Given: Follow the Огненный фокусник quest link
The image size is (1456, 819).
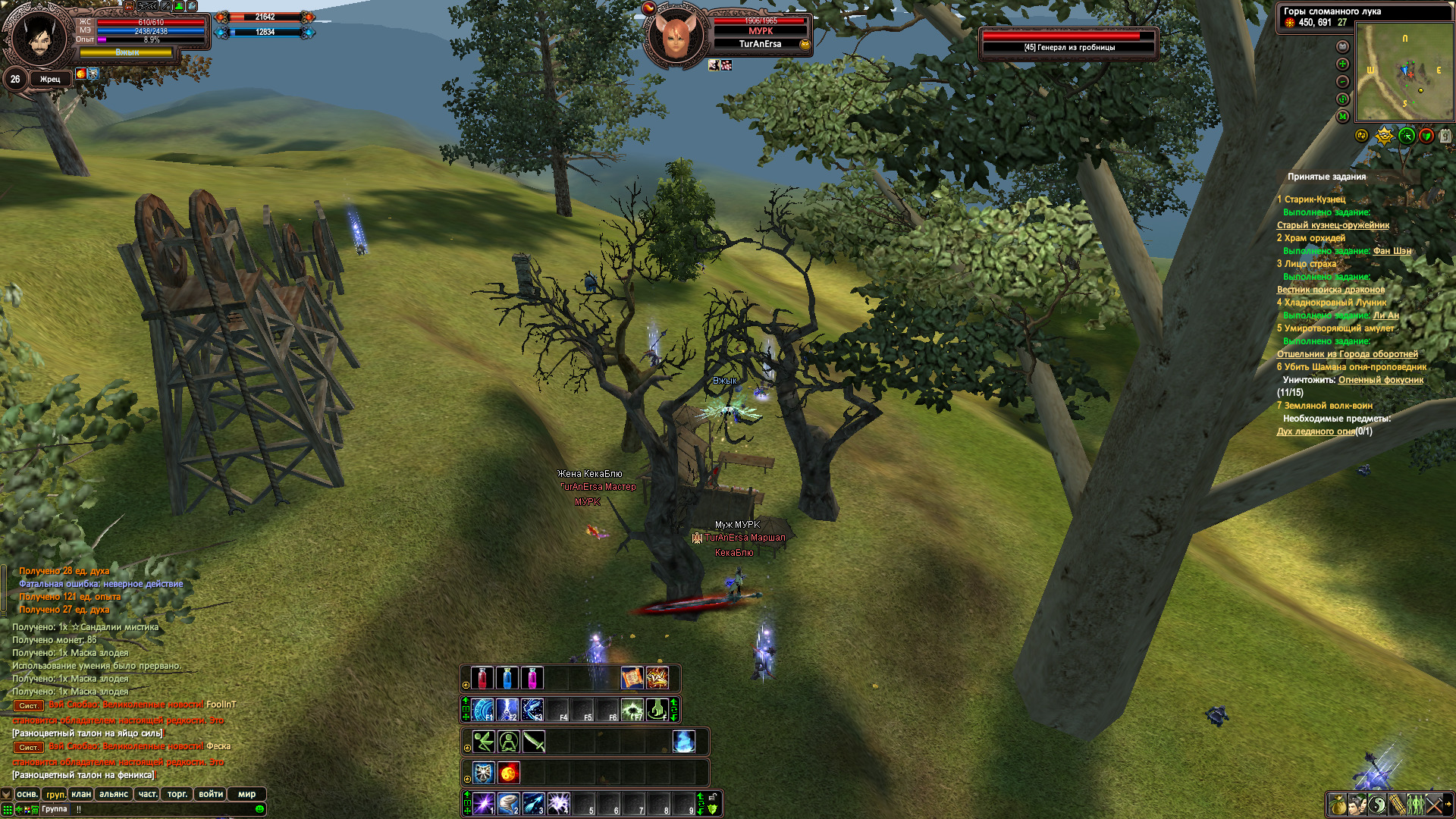Looking at the screenshot, I should [x=1380, y=380].
